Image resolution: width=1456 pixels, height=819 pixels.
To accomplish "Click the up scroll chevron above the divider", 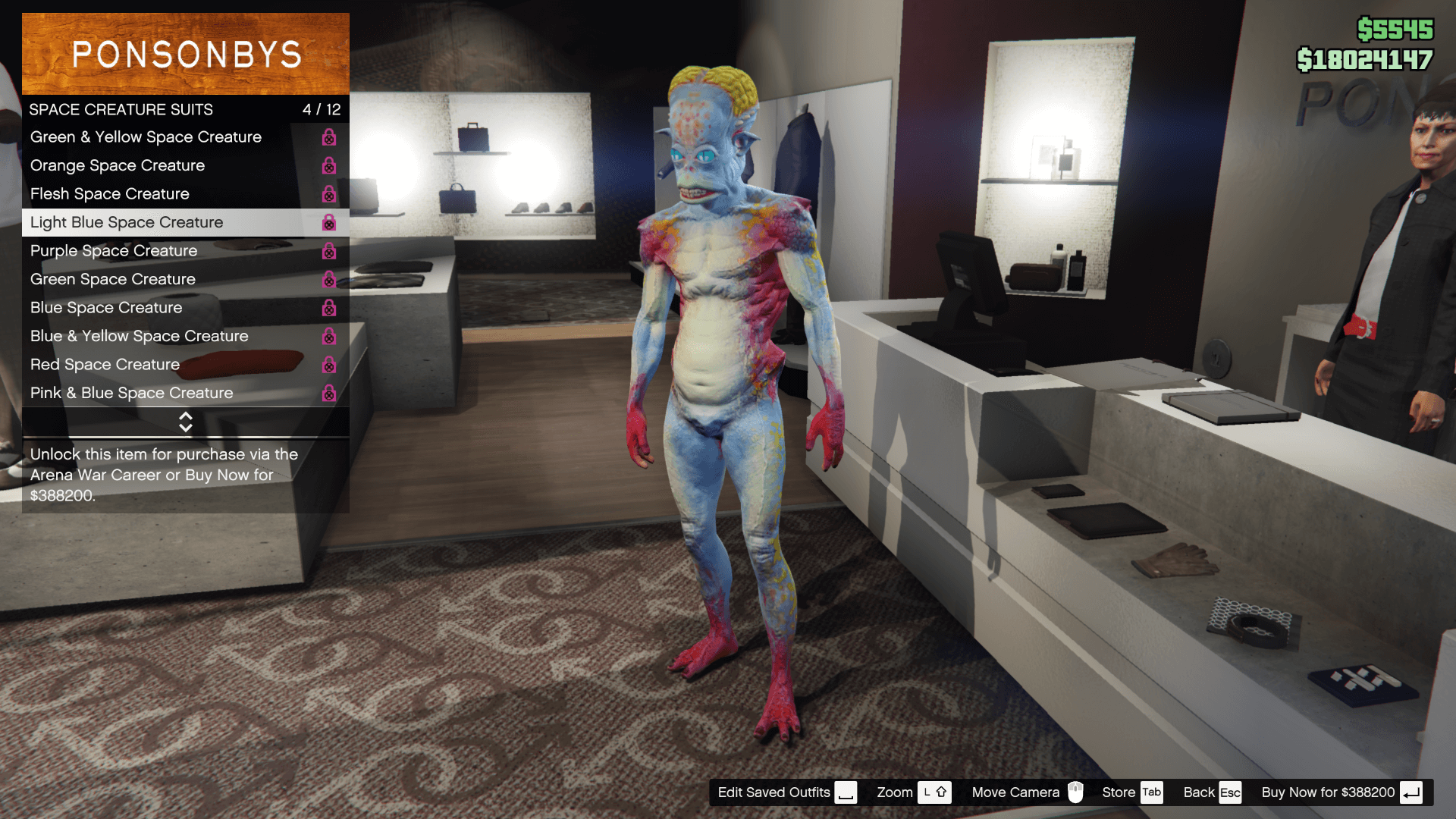I will click(186, 417).
